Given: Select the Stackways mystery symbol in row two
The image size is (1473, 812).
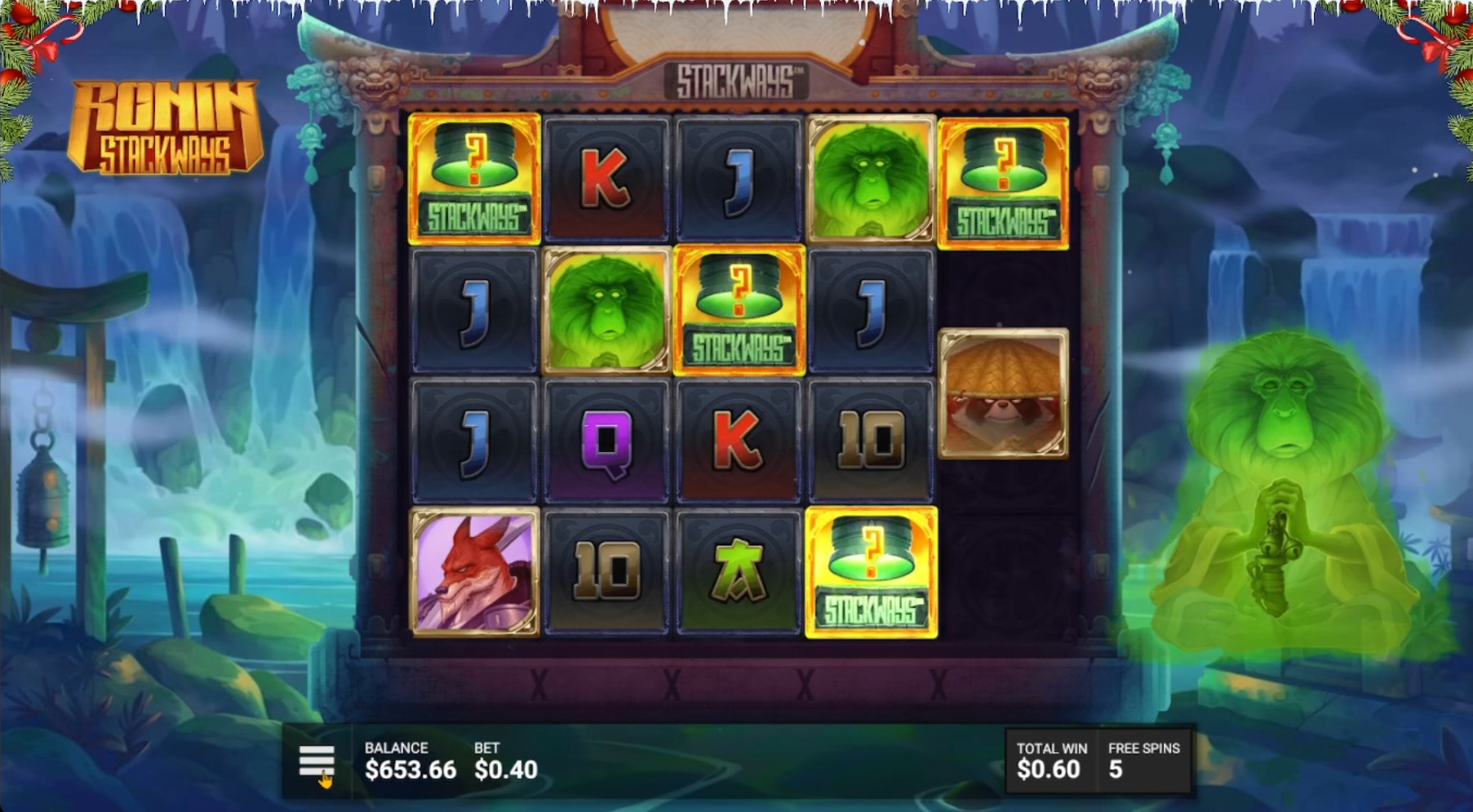Looking at the screenshot, I should 739,312.
